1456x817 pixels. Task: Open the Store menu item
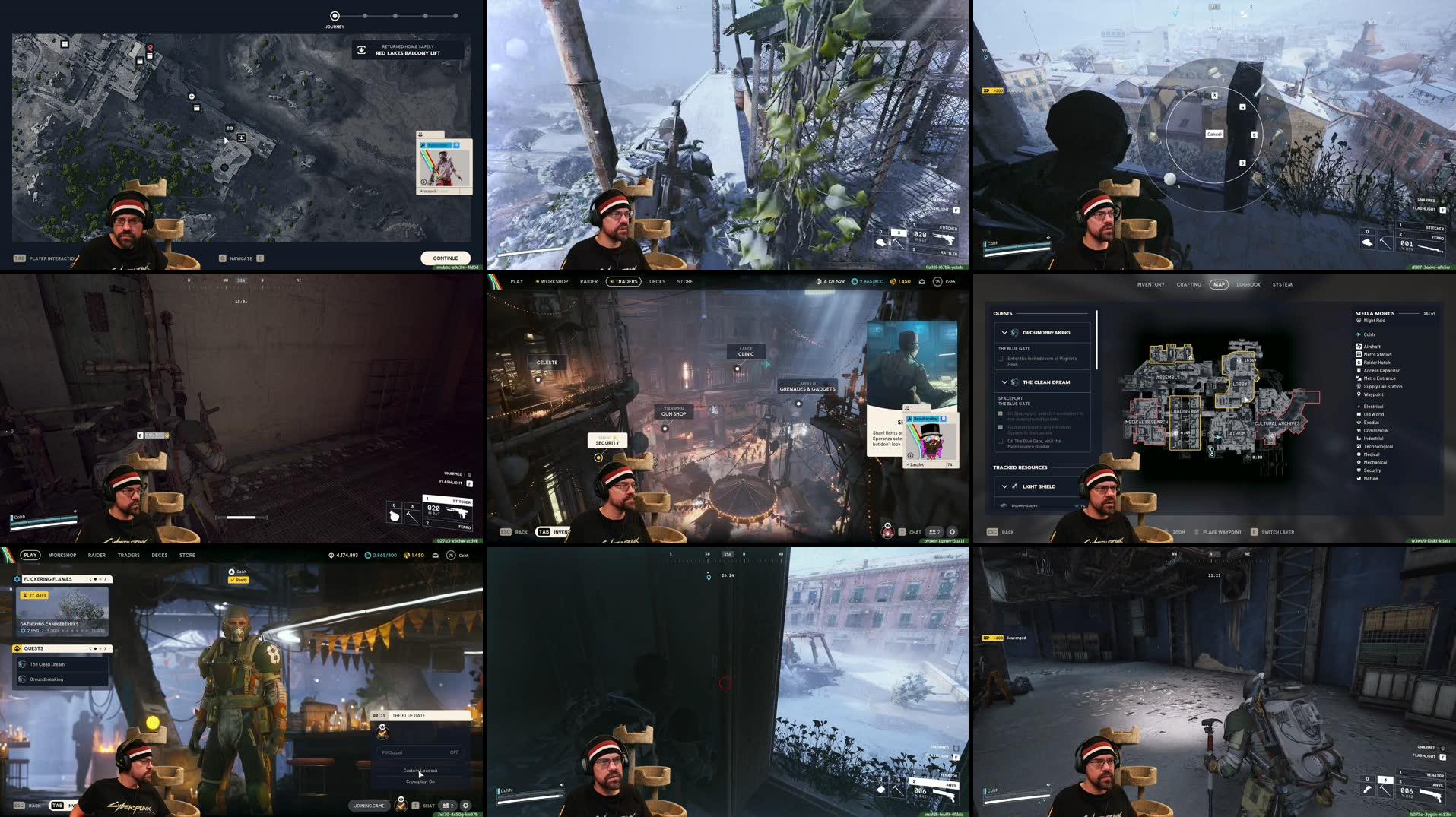point(187,555)
